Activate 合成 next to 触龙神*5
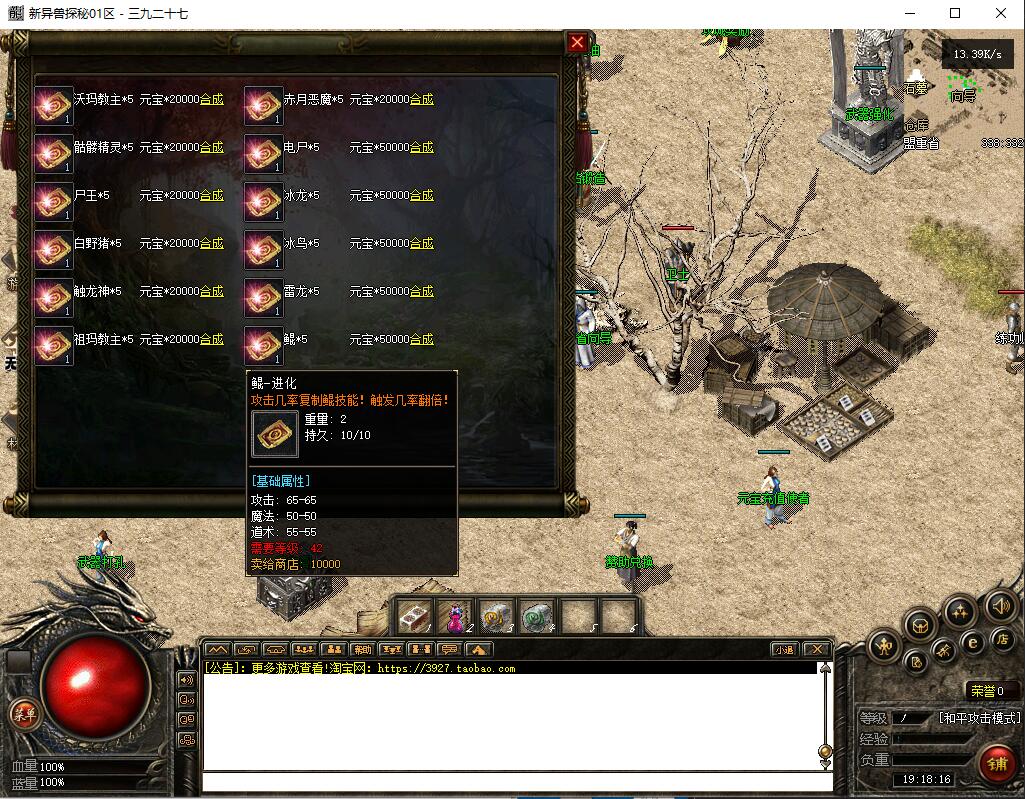Screen dimensions: 1025x799 (211, 292)
